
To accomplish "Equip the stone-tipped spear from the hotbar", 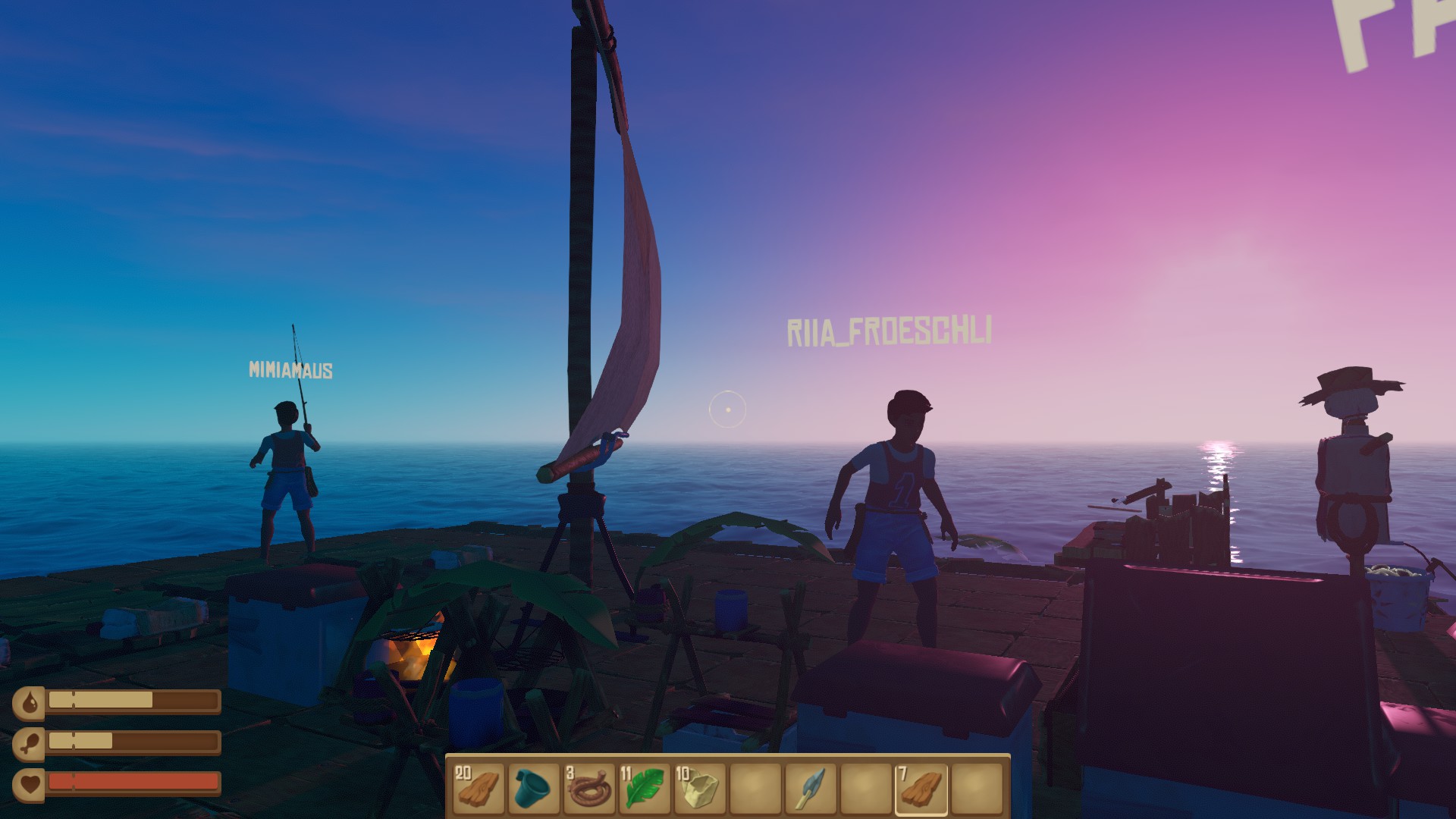I will coord(811,788).
